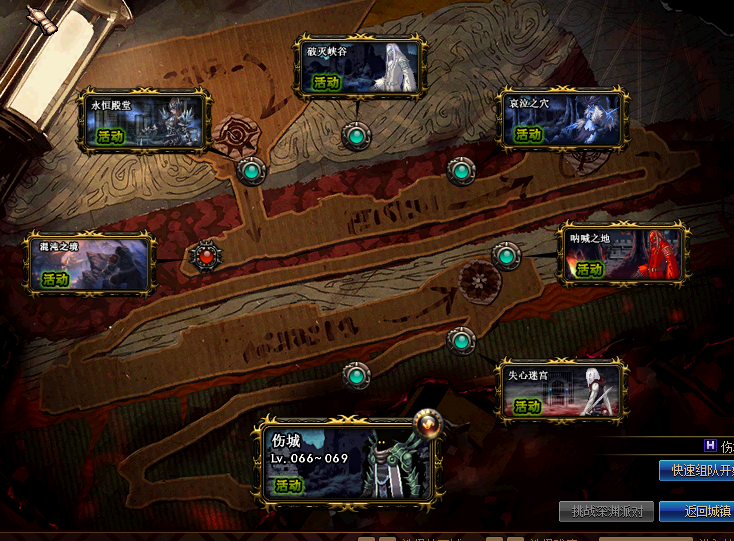Select the 混沌之境 dungeon tile
The height and width of the screenshot is (541, 734).
pyautogui.click(x=92, y=264)
